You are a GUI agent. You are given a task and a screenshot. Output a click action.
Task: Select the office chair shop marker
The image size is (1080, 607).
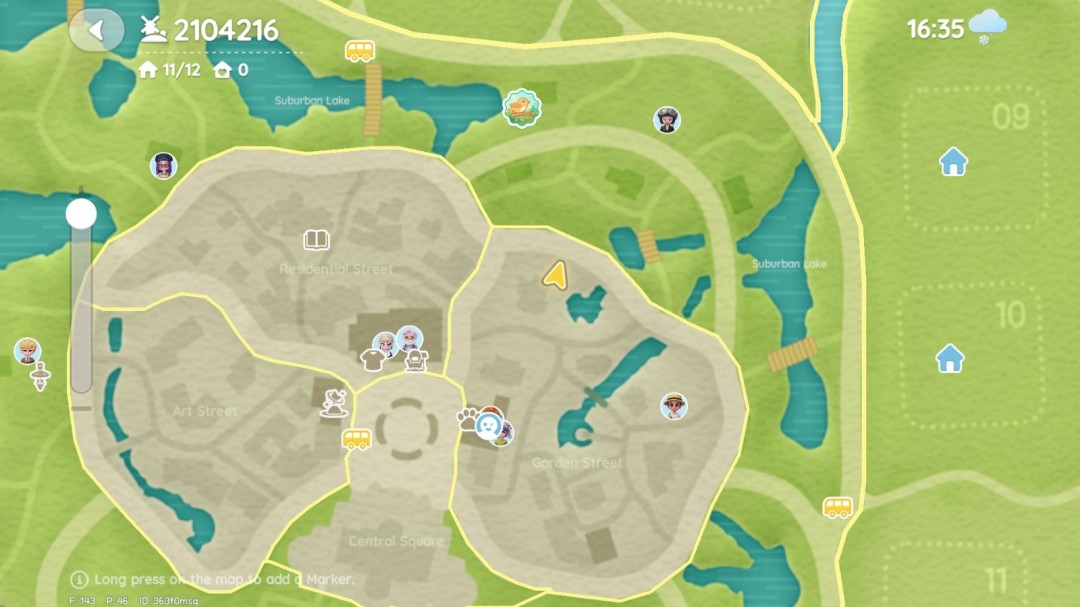click(415, 361)
